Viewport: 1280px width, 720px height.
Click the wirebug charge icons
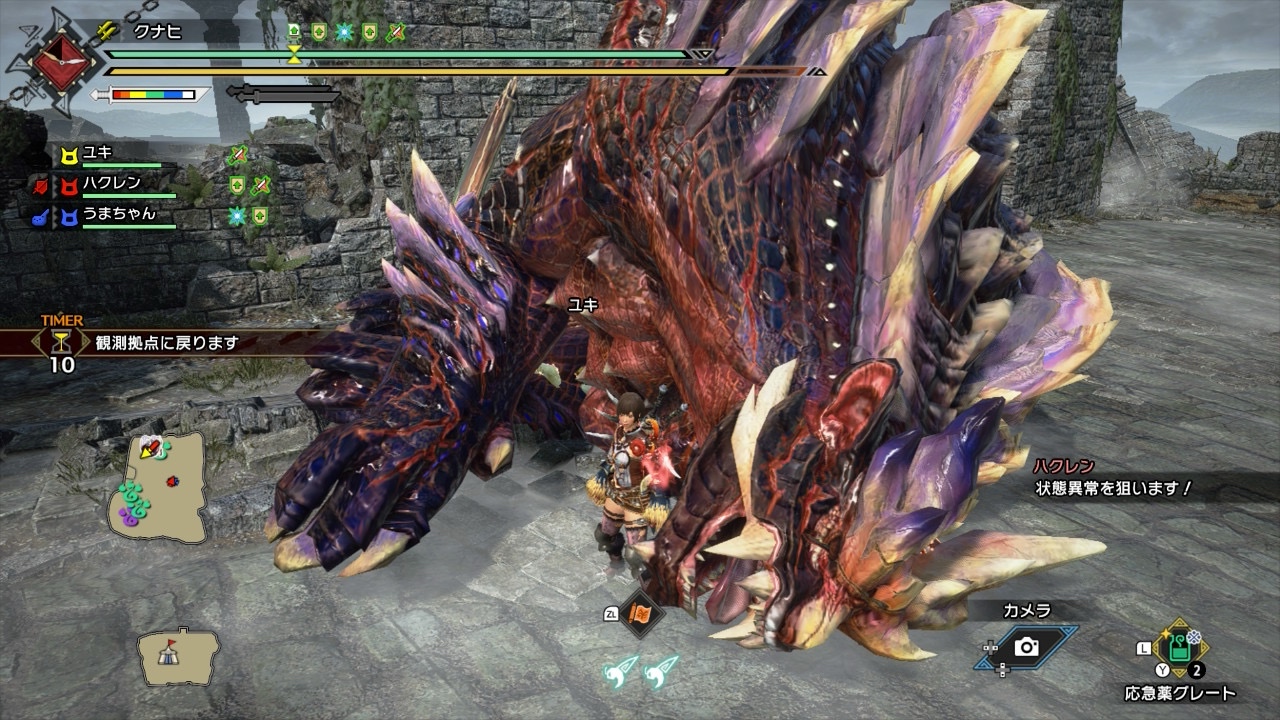640,671
